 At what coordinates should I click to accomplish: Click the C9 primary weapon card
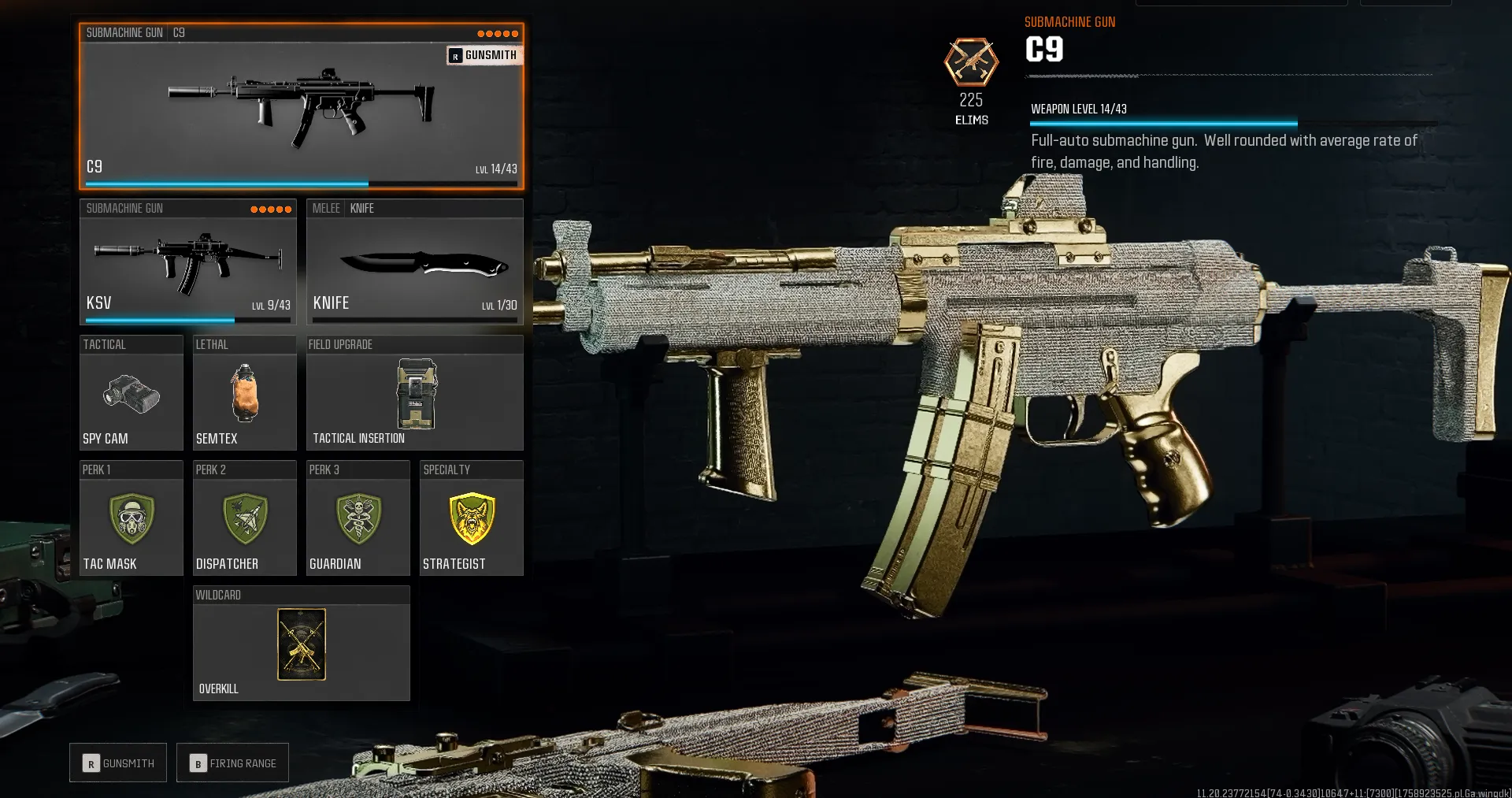pyautogui.click(x=302, y=110)
